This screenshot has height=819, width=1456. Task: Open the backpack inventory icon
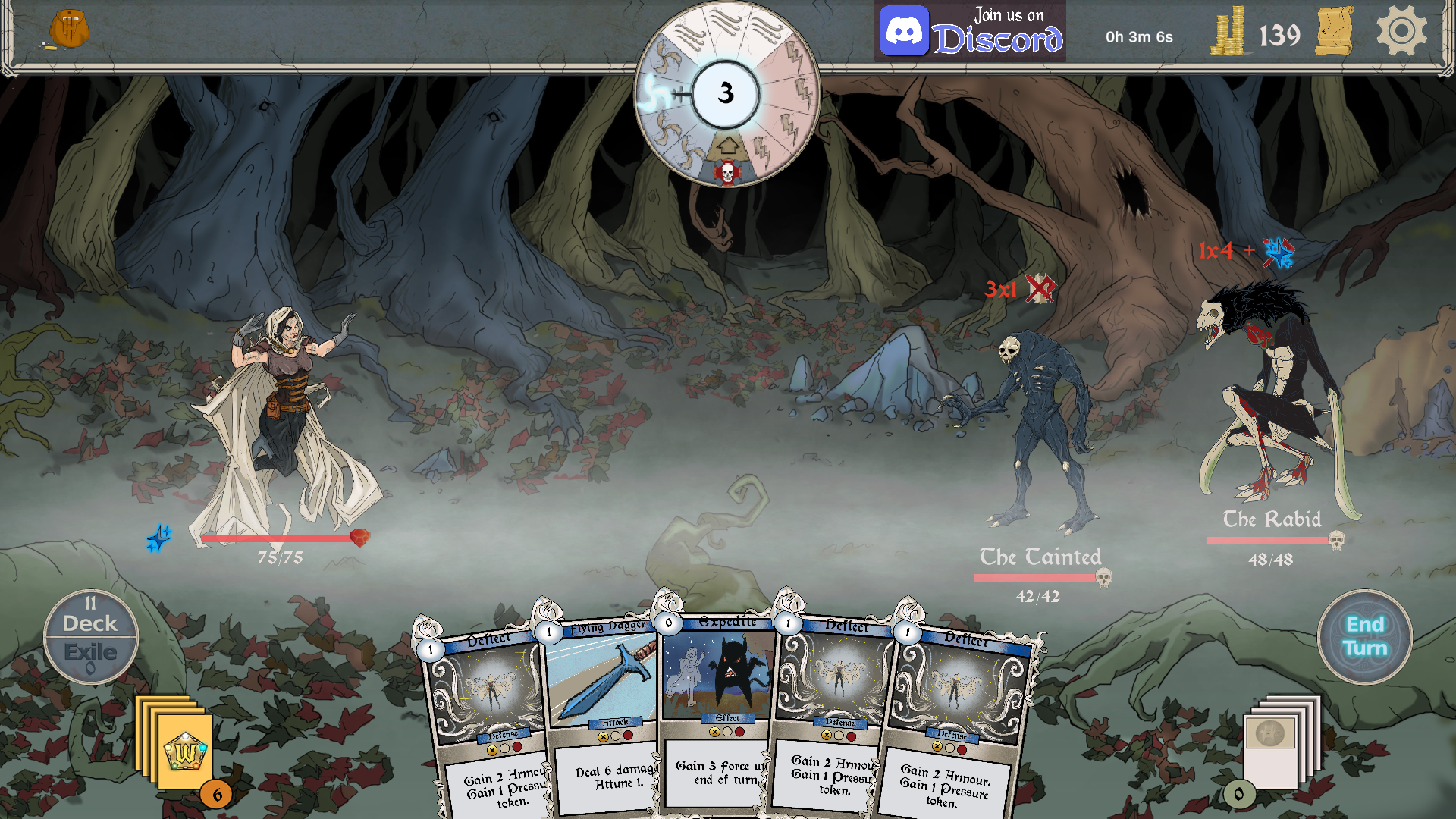tap(69, 30)
